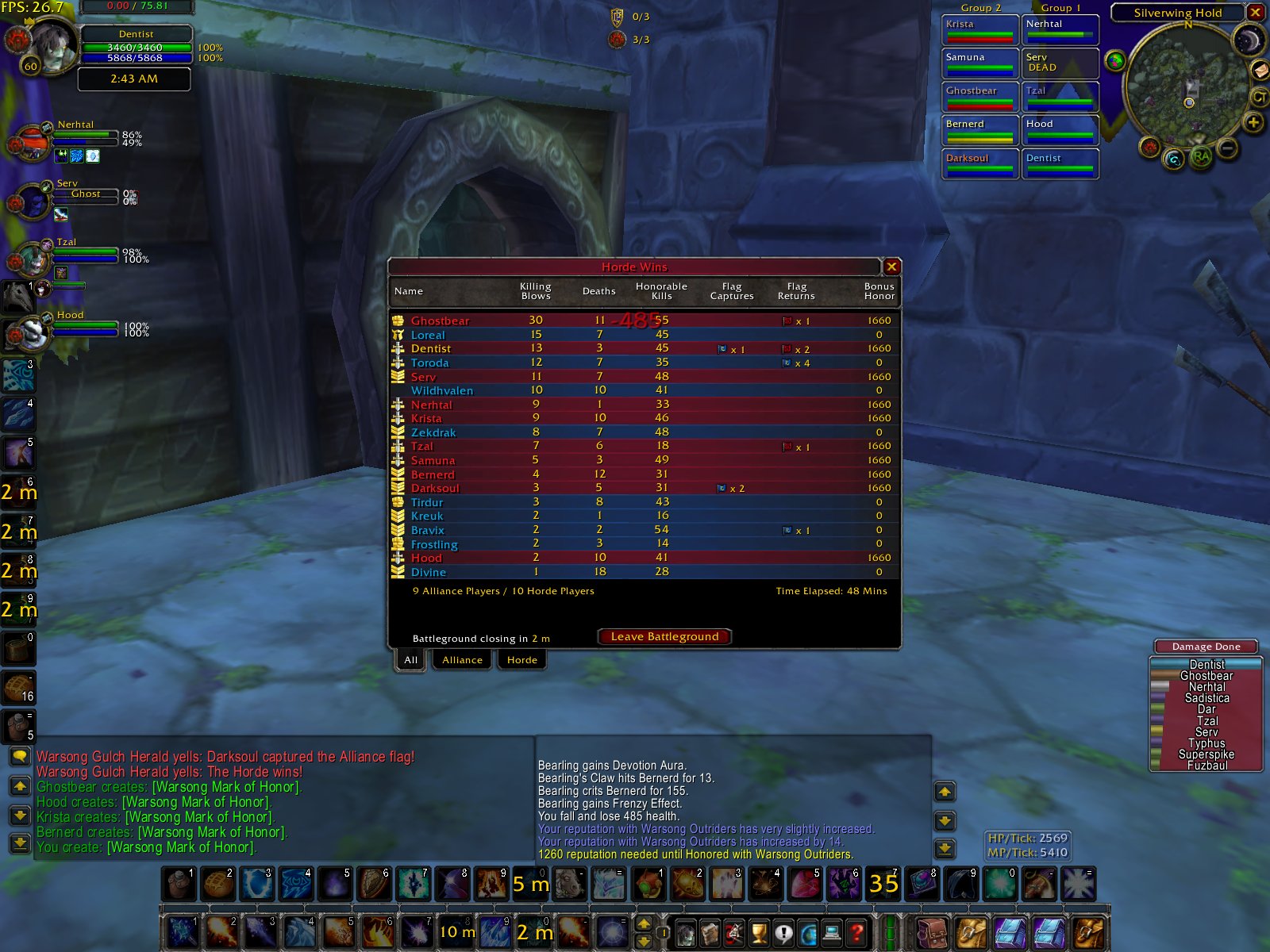Click the world map globe micro-menu icon
The width and height of the screenshot is (1270, 952).
[807, 933]
